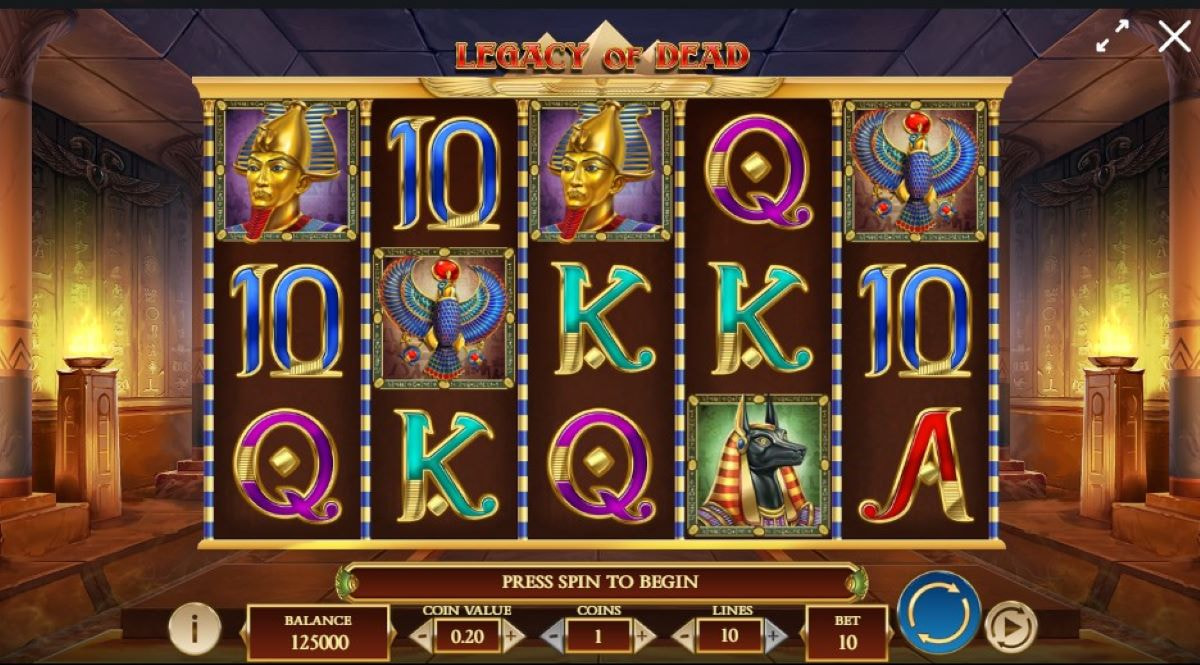Toggle fullscreen with the arrows icon

[x=1112, y=37]
